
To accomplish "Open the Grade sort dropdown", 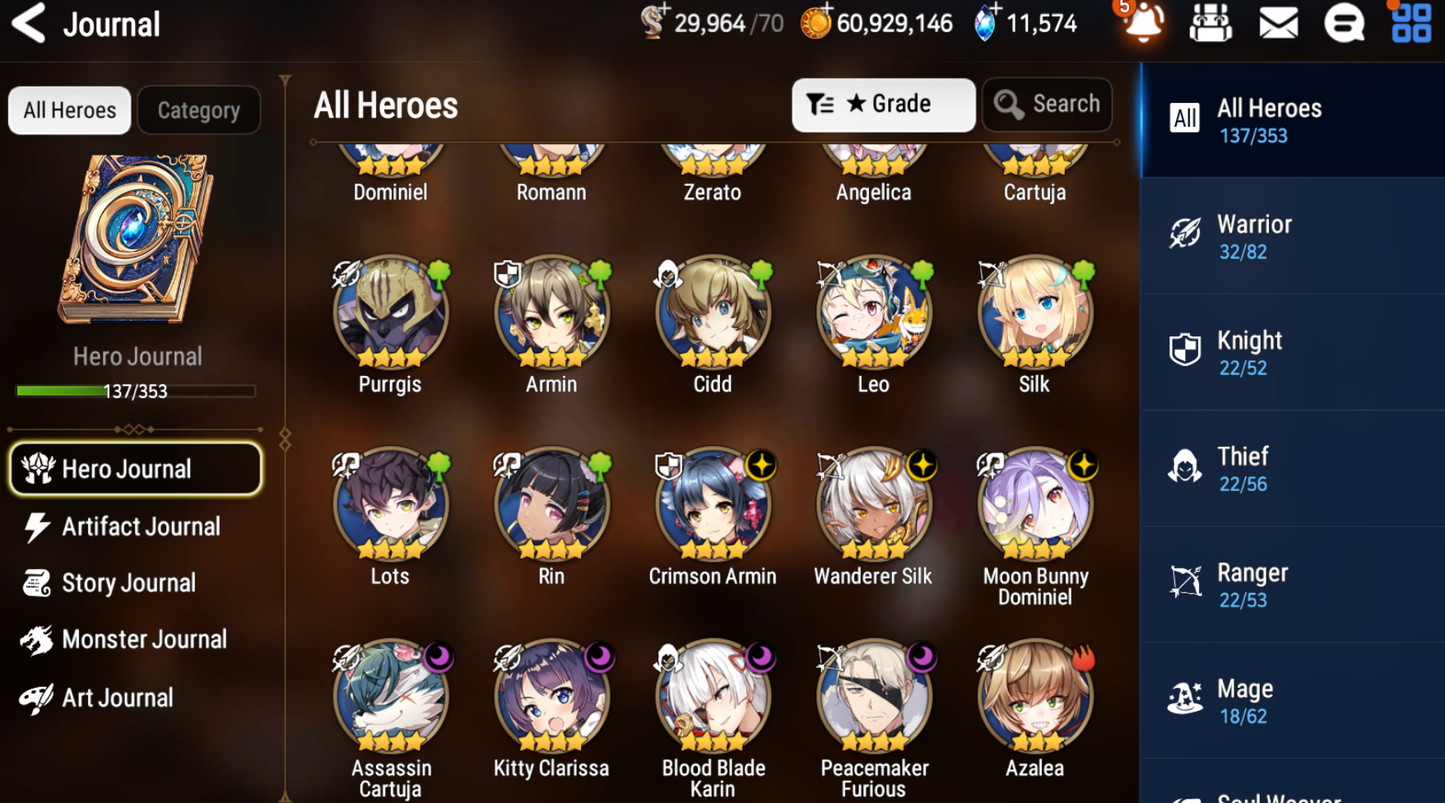I will click(x=883, y=105).
